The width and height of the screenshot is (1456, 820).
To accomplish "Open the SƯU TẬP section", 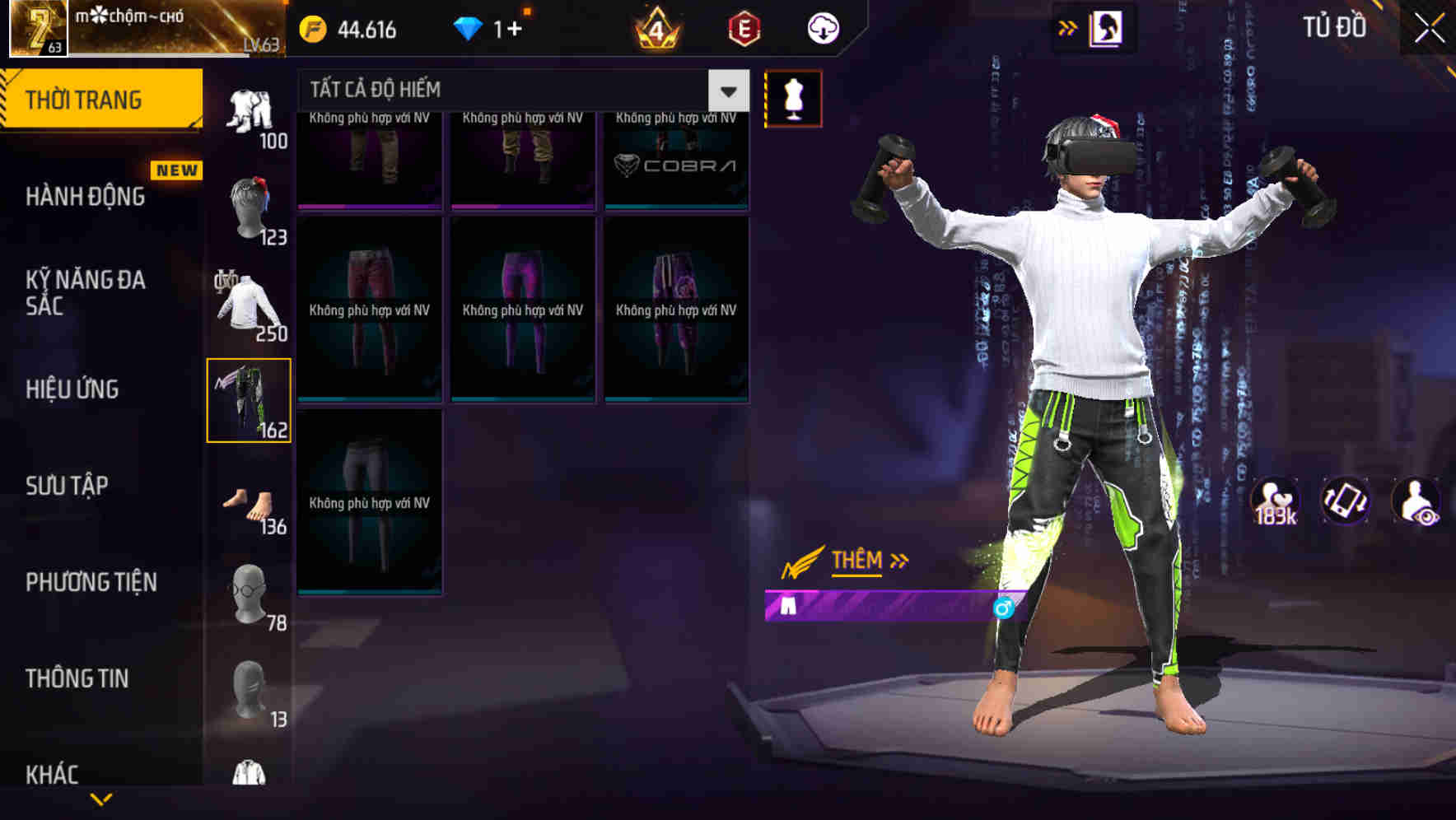I will (66, 486).
